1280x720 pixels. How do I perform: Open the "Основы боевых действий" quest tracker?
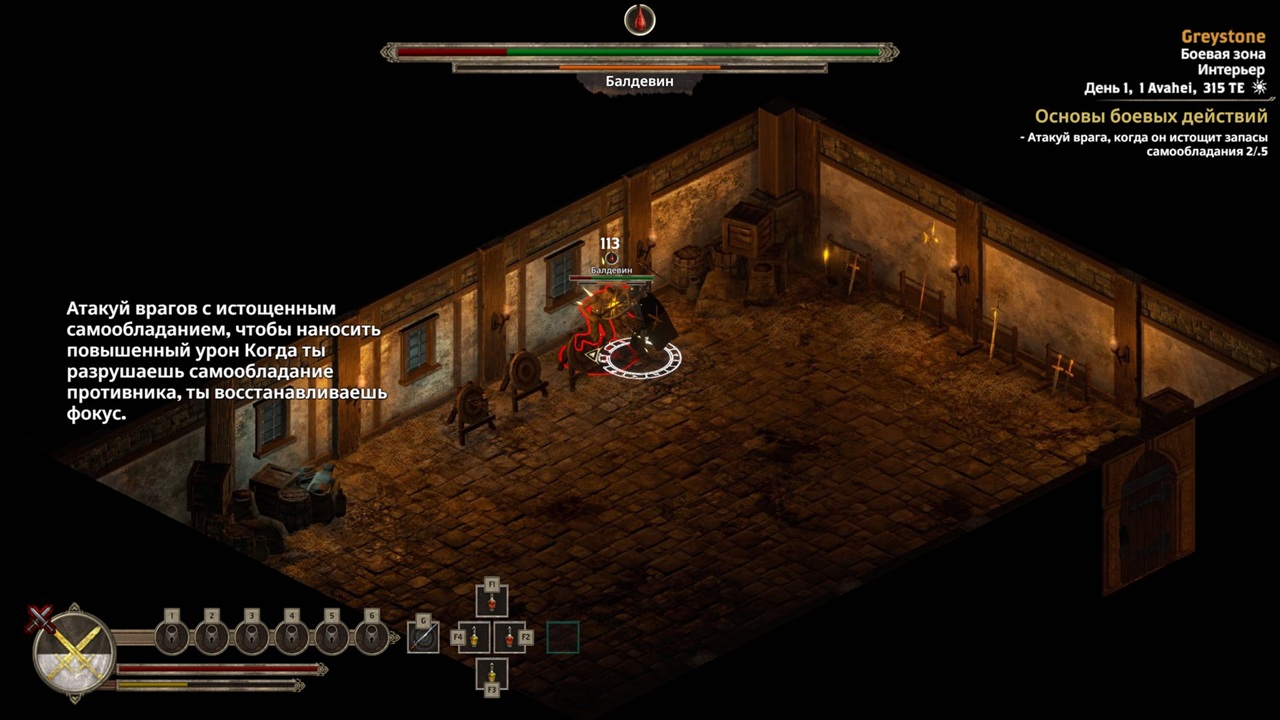point(1151,117)
